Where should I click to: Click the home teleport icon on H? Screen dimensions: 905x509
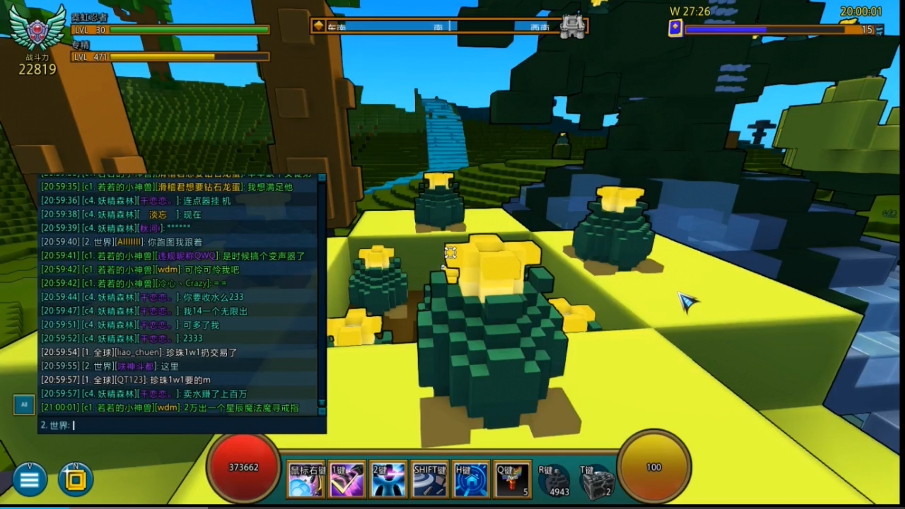click(x=471, y=481)
